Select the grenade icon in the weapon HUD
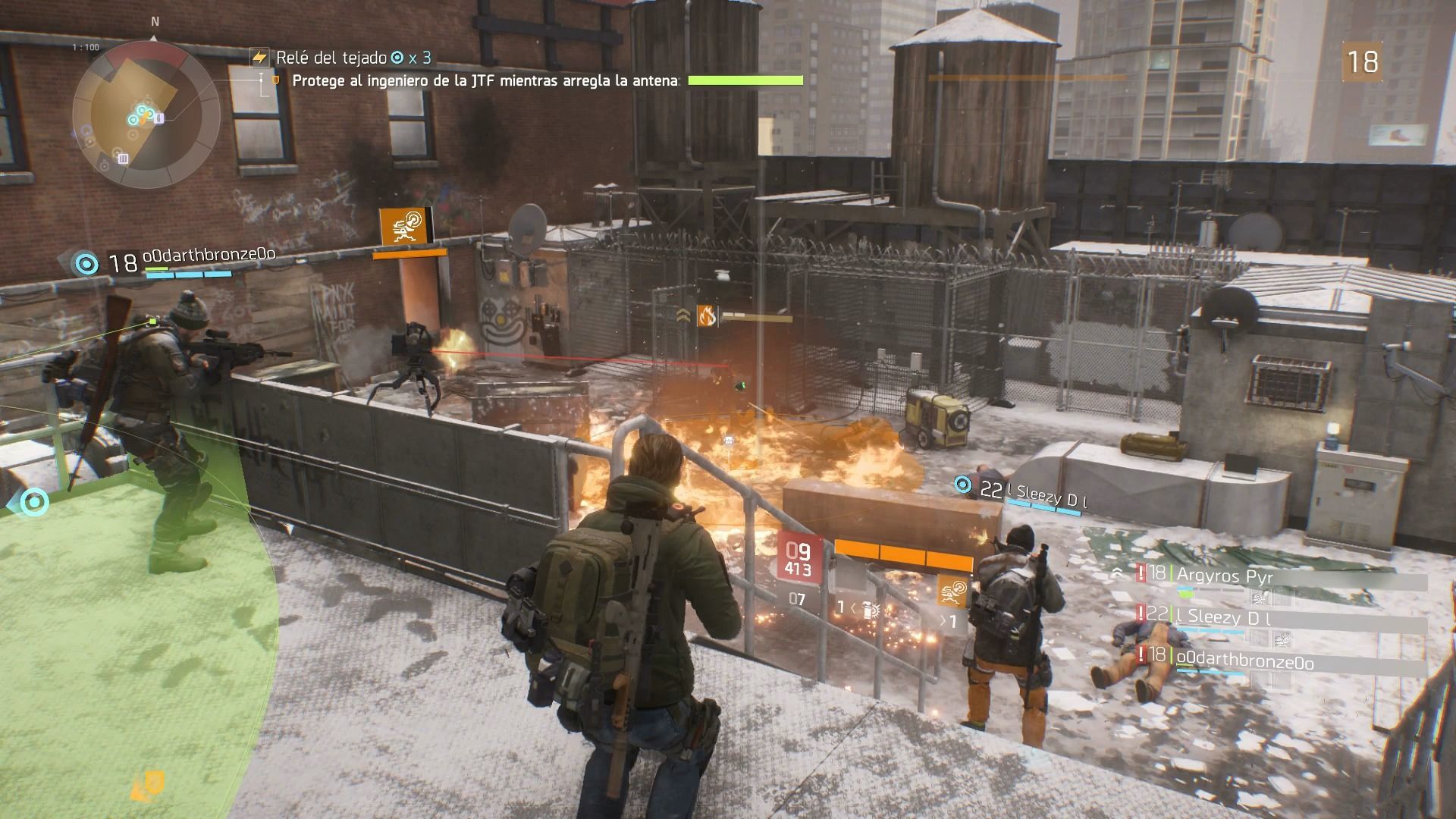The height and width of the screenshot is (819, 1456). 871,608
